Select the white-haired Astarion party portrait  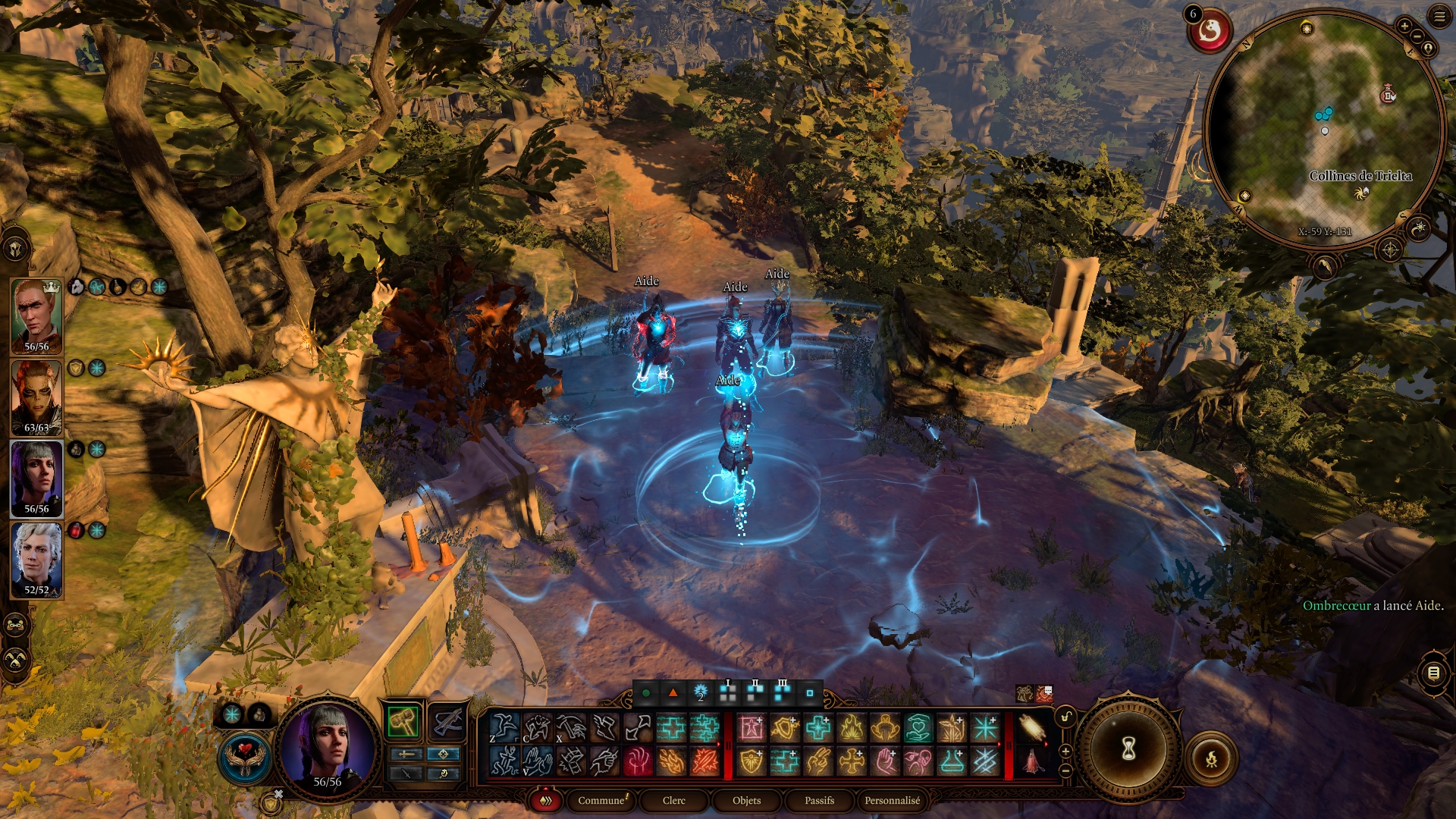(x=36, y=557)
